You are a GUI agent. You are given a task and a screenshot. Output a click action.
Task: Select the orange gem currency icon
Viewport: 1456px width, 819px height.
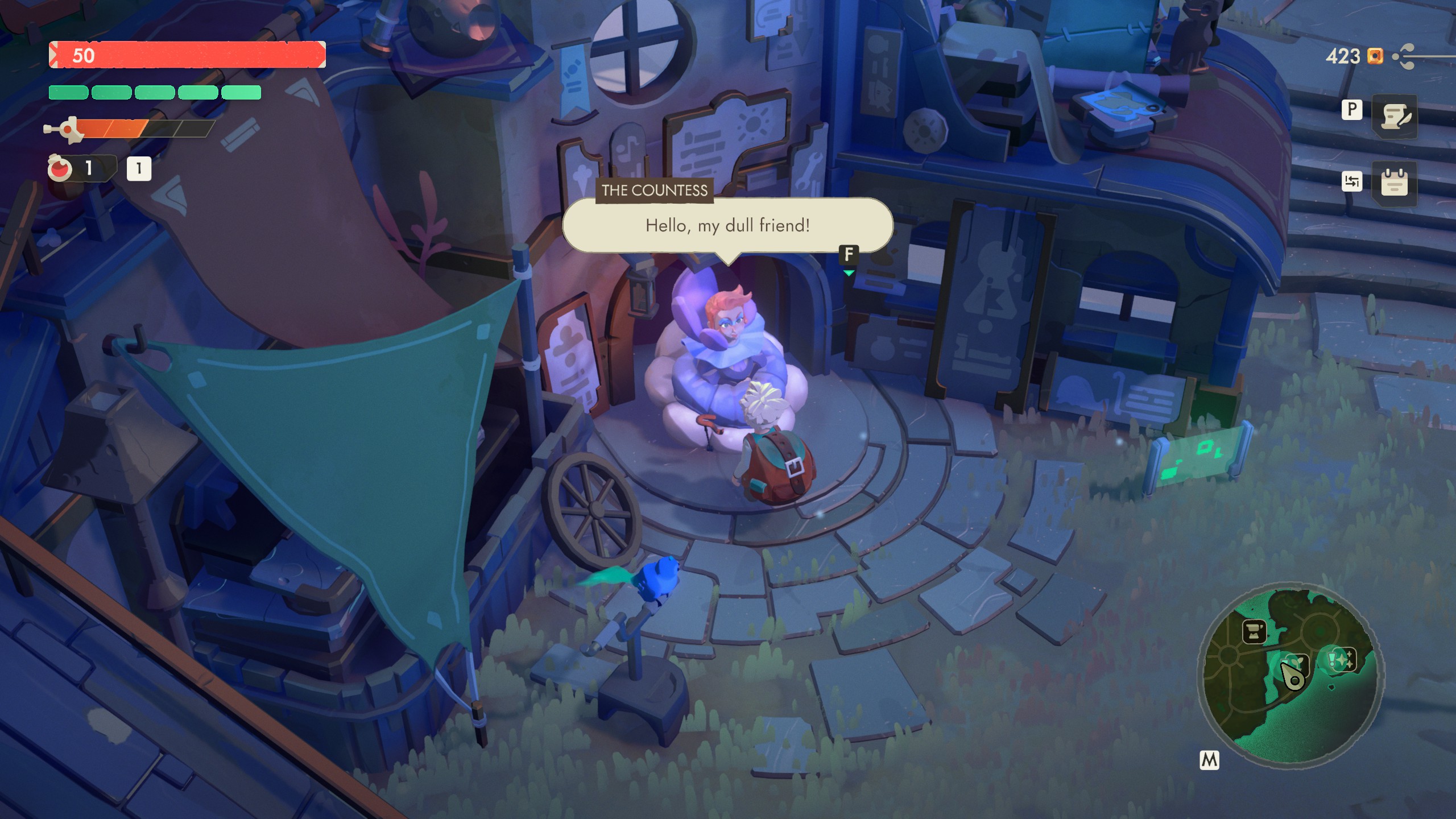[1375, 56]
